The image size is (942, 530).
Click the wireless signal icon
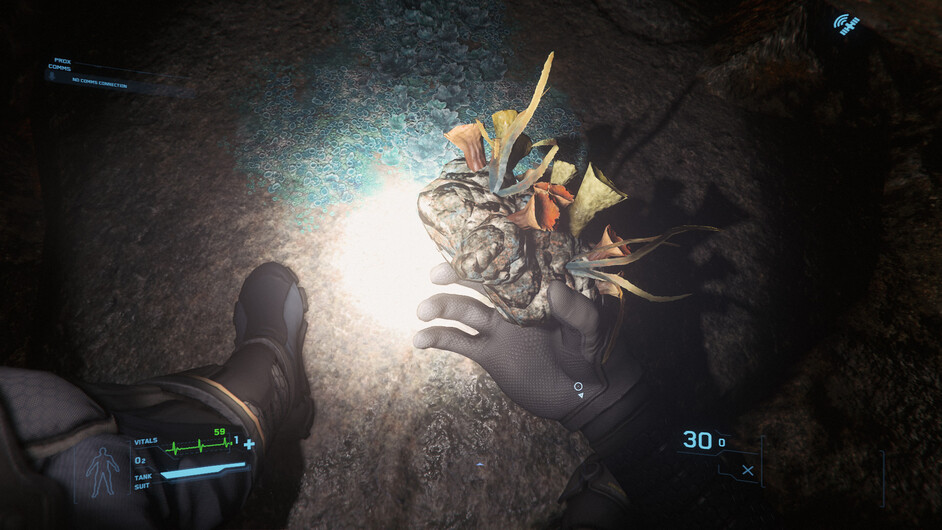848,24
